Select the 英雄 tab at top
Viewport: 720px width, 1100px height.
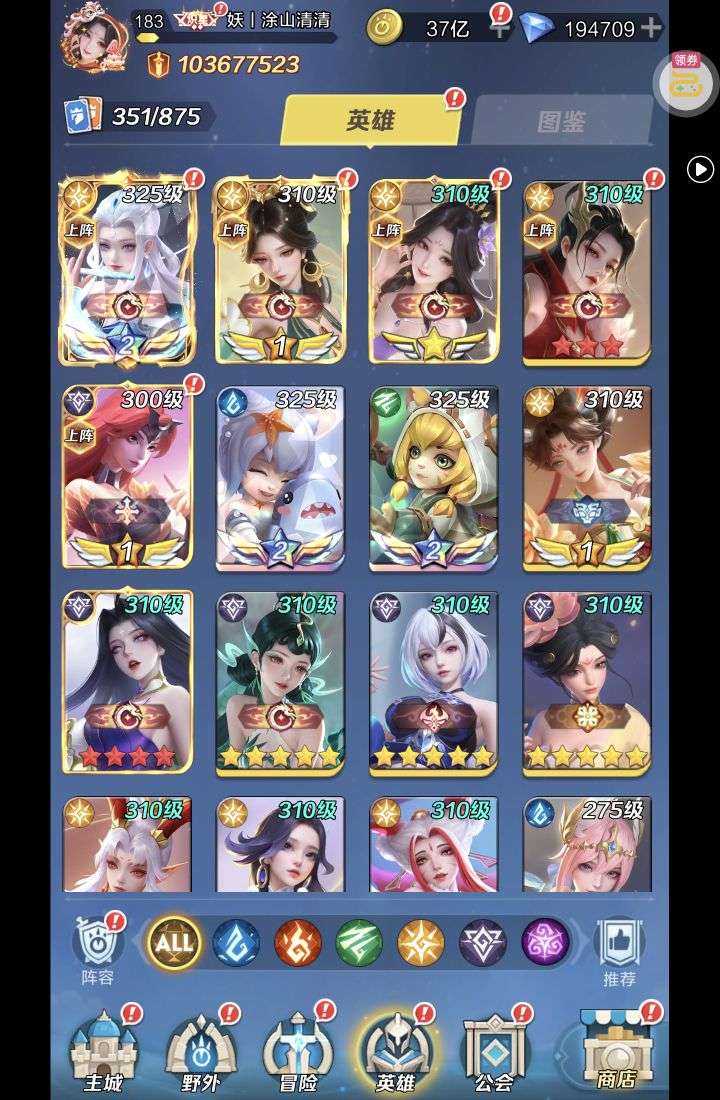point(371,121)
